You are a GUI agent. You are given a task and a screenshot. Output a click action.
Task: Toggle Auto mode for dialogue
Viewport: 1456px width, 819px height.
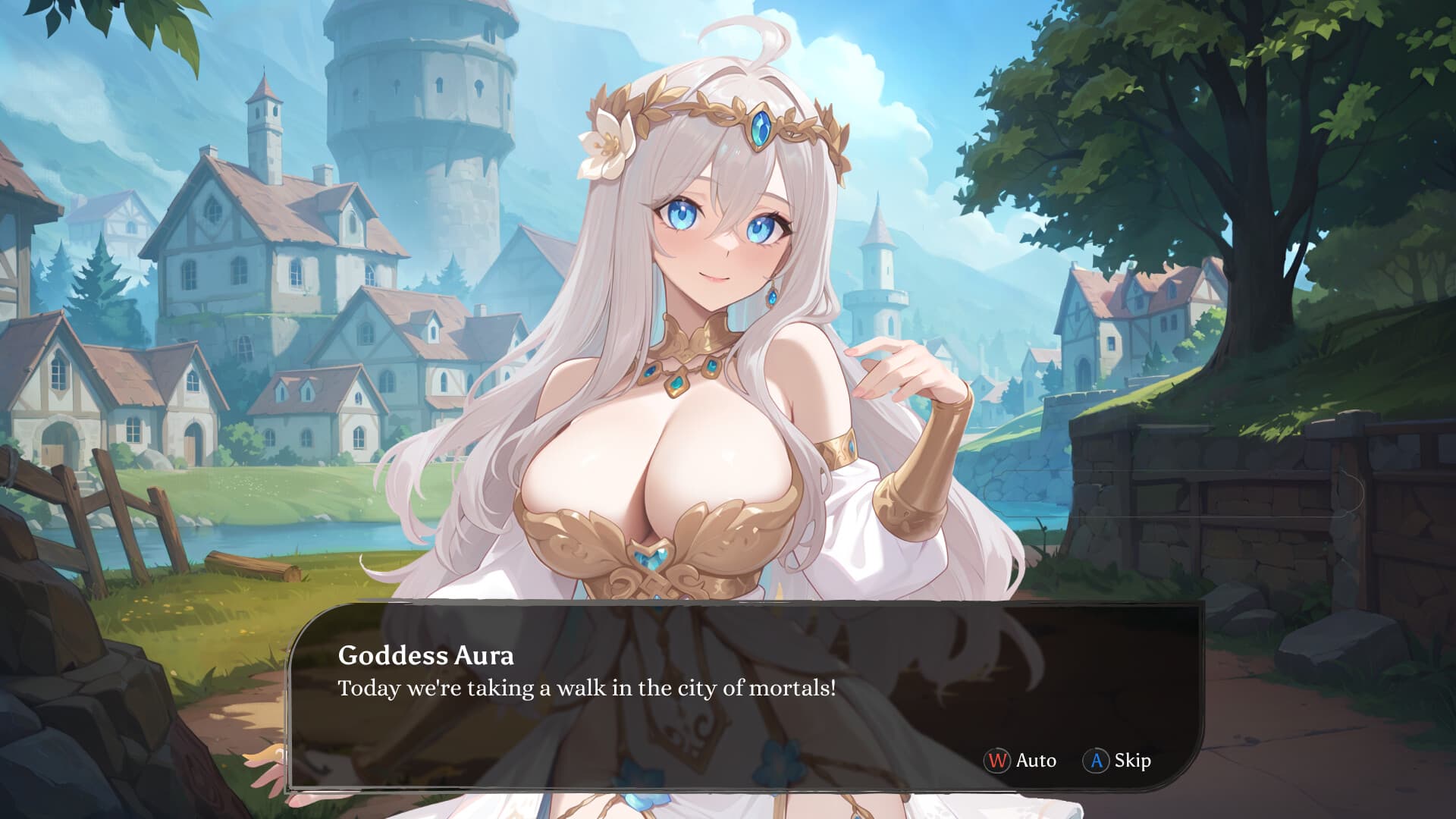[1020, 760]
